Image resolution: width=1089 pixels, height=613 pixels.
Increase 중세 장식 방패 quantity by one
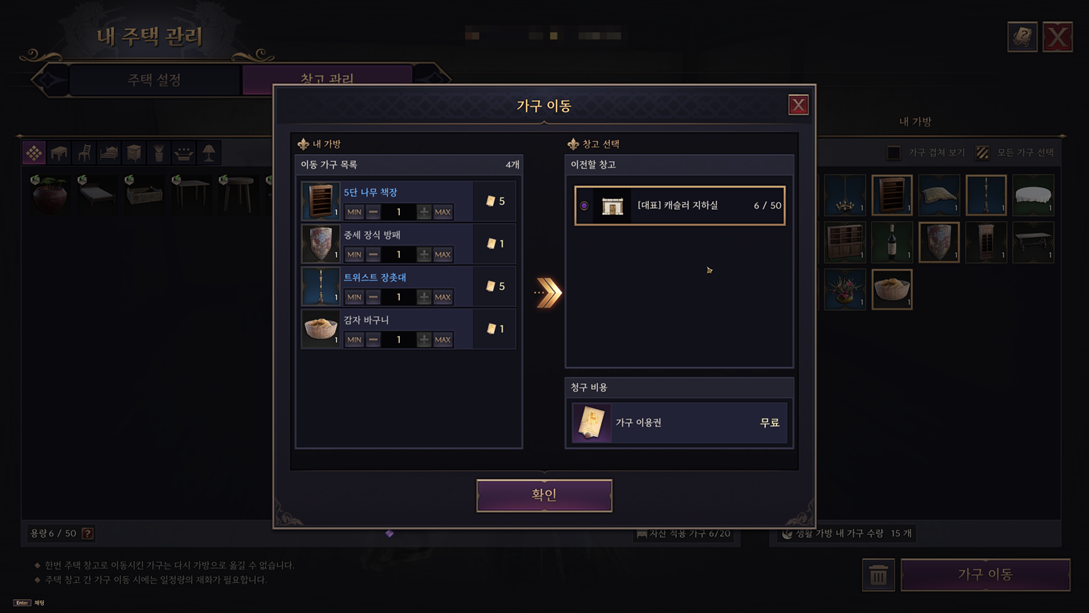pos(424,254)
